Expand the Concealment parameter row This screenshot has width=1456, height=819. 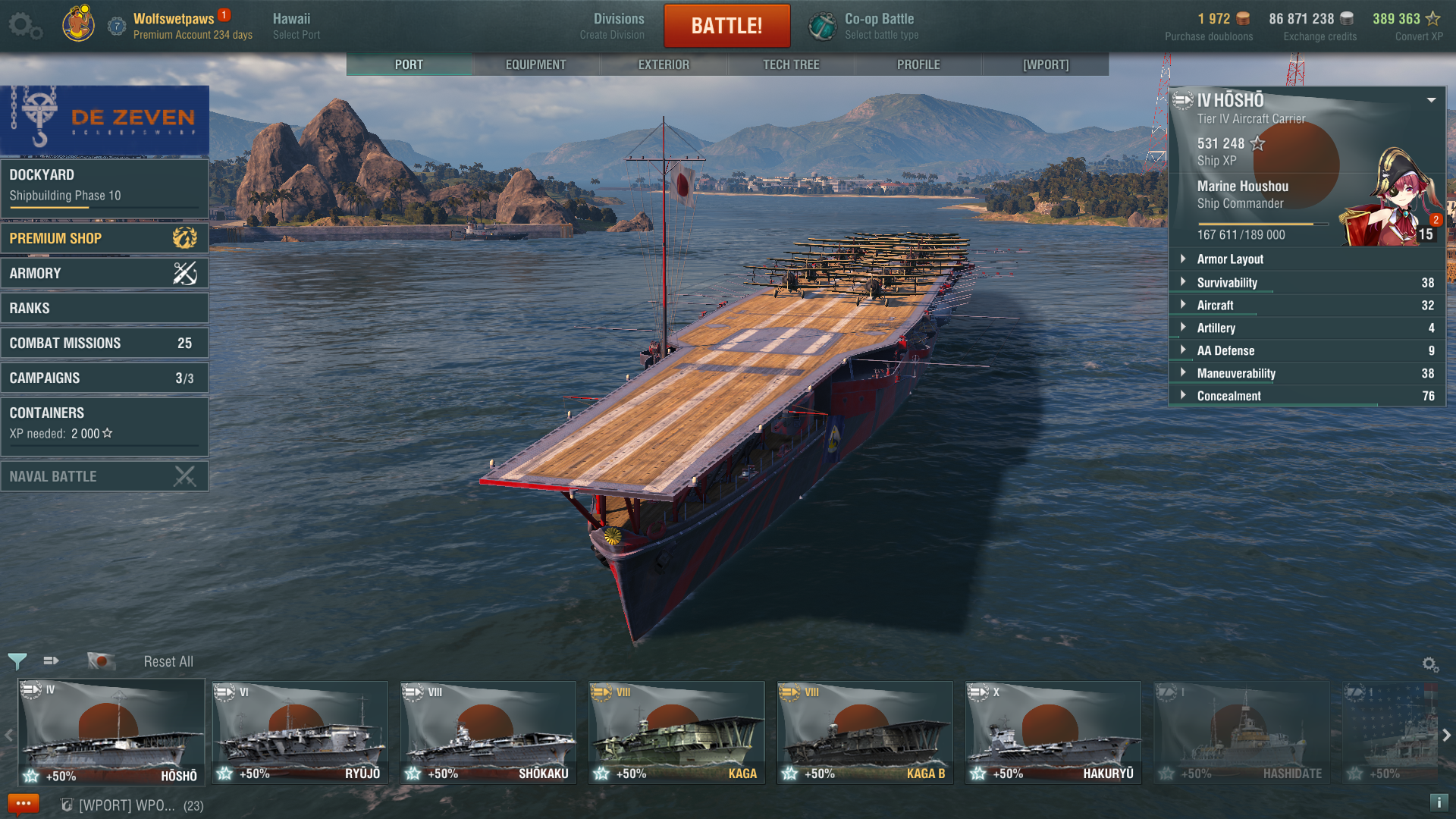click(1306, 396)
